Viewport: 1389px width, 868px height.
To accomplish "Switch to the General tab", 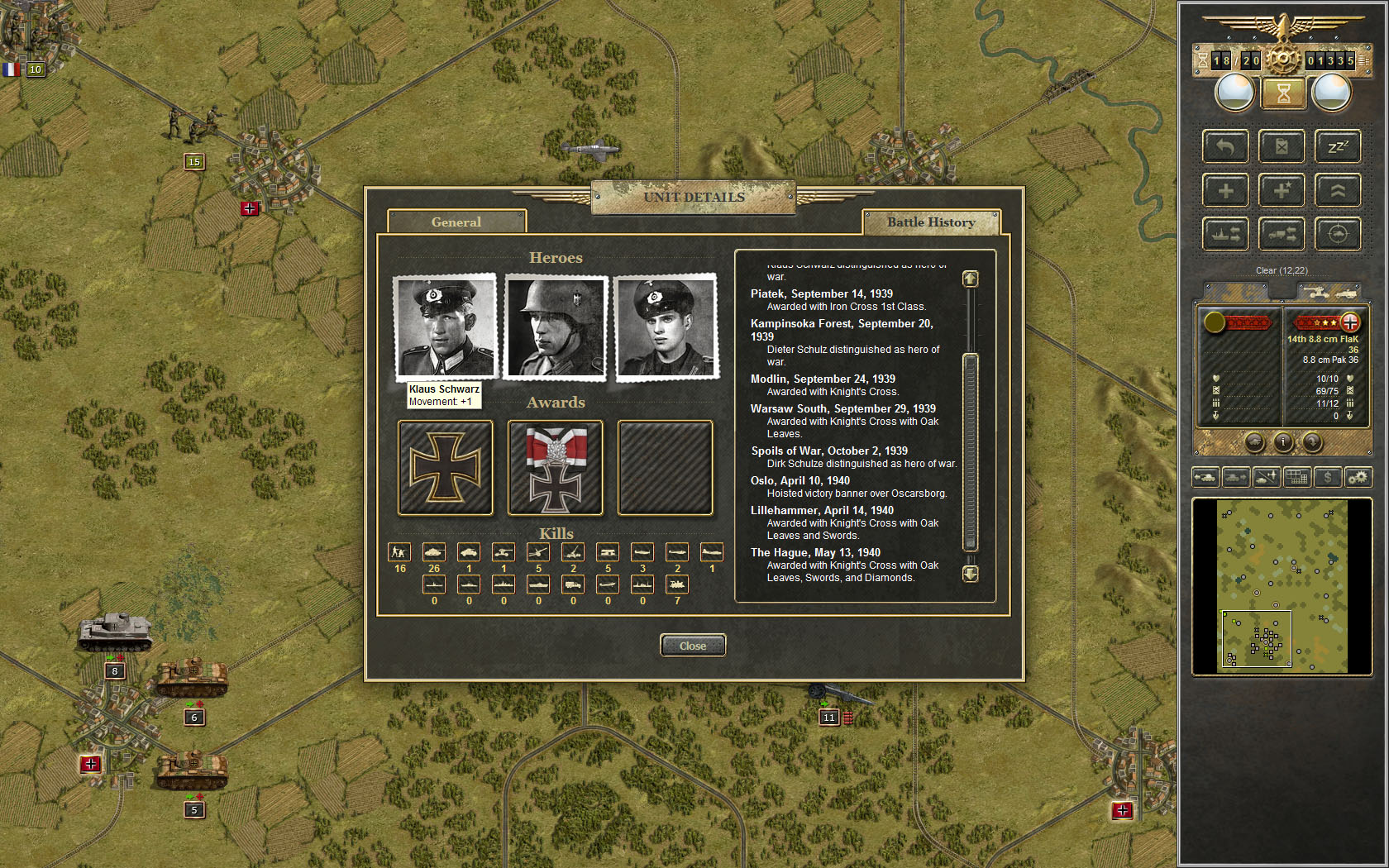I will (457, 222).
